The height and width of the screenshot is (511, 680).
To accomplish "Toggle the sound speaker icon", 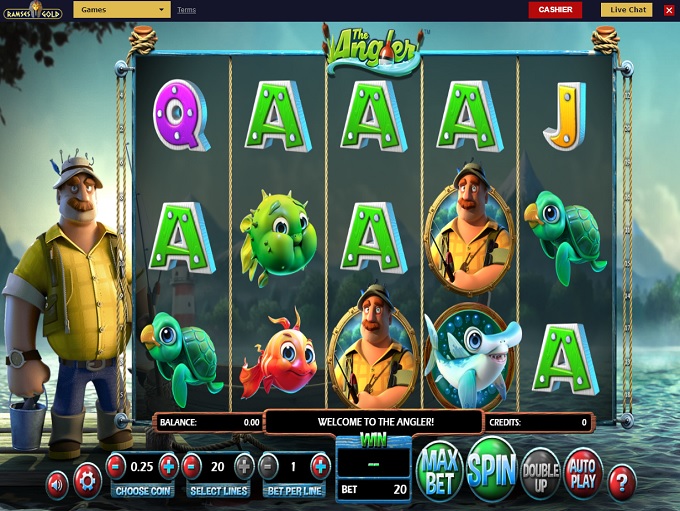I will pos(57,483).
